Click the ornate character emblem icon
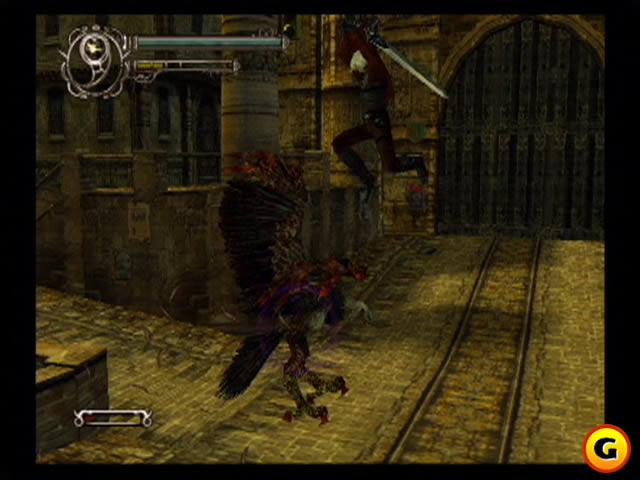Viewport: 640px width, 480px height. (x=96, y=58)
